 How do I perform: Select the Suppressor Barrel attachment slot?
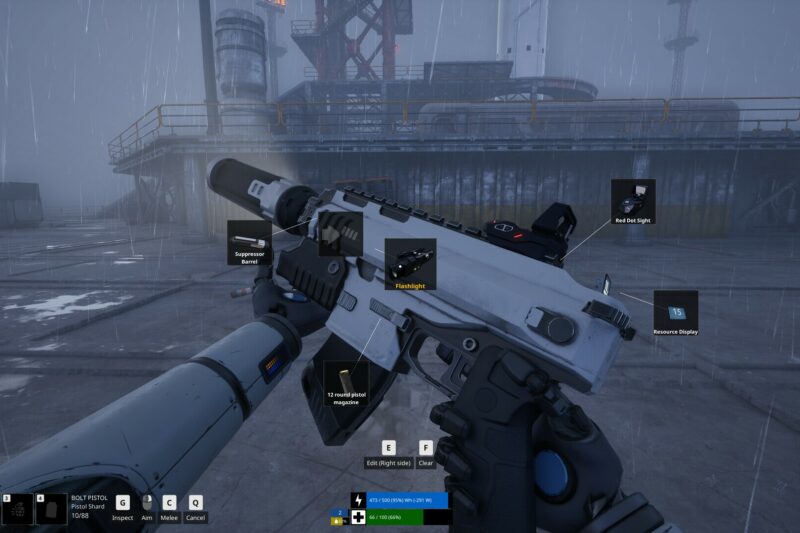(249, 243)
